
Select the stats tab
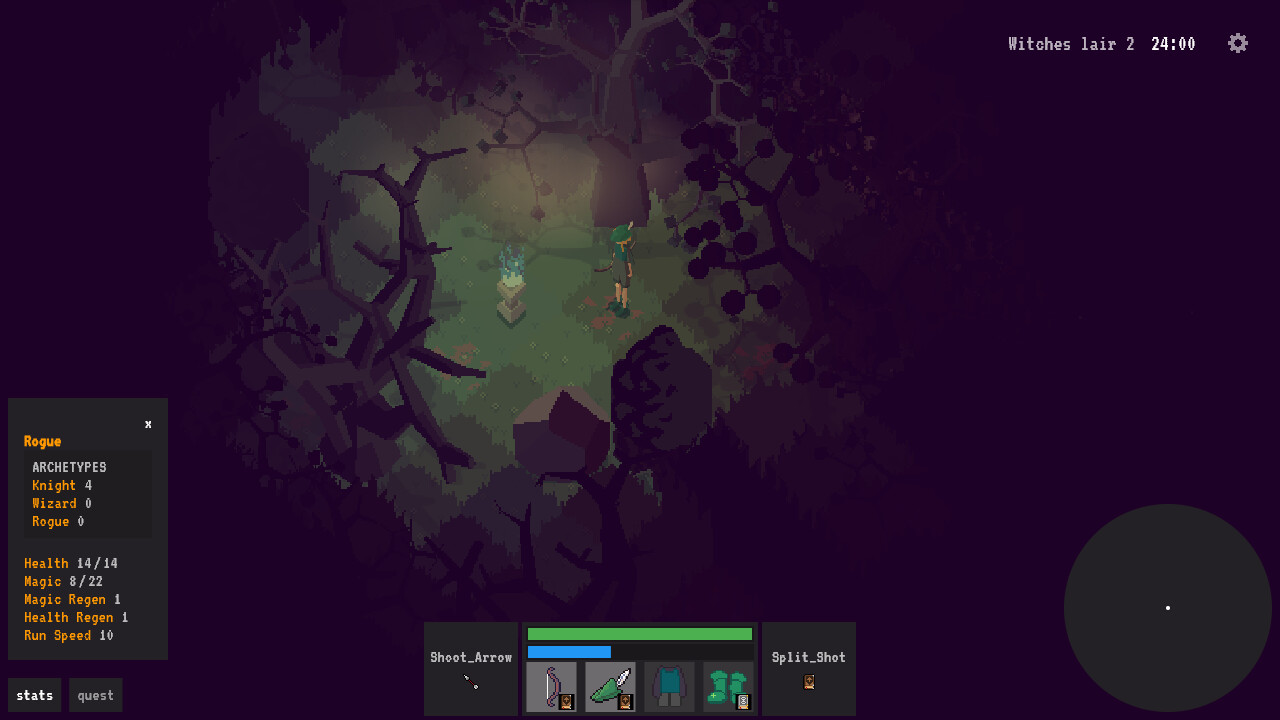[34, 694]
